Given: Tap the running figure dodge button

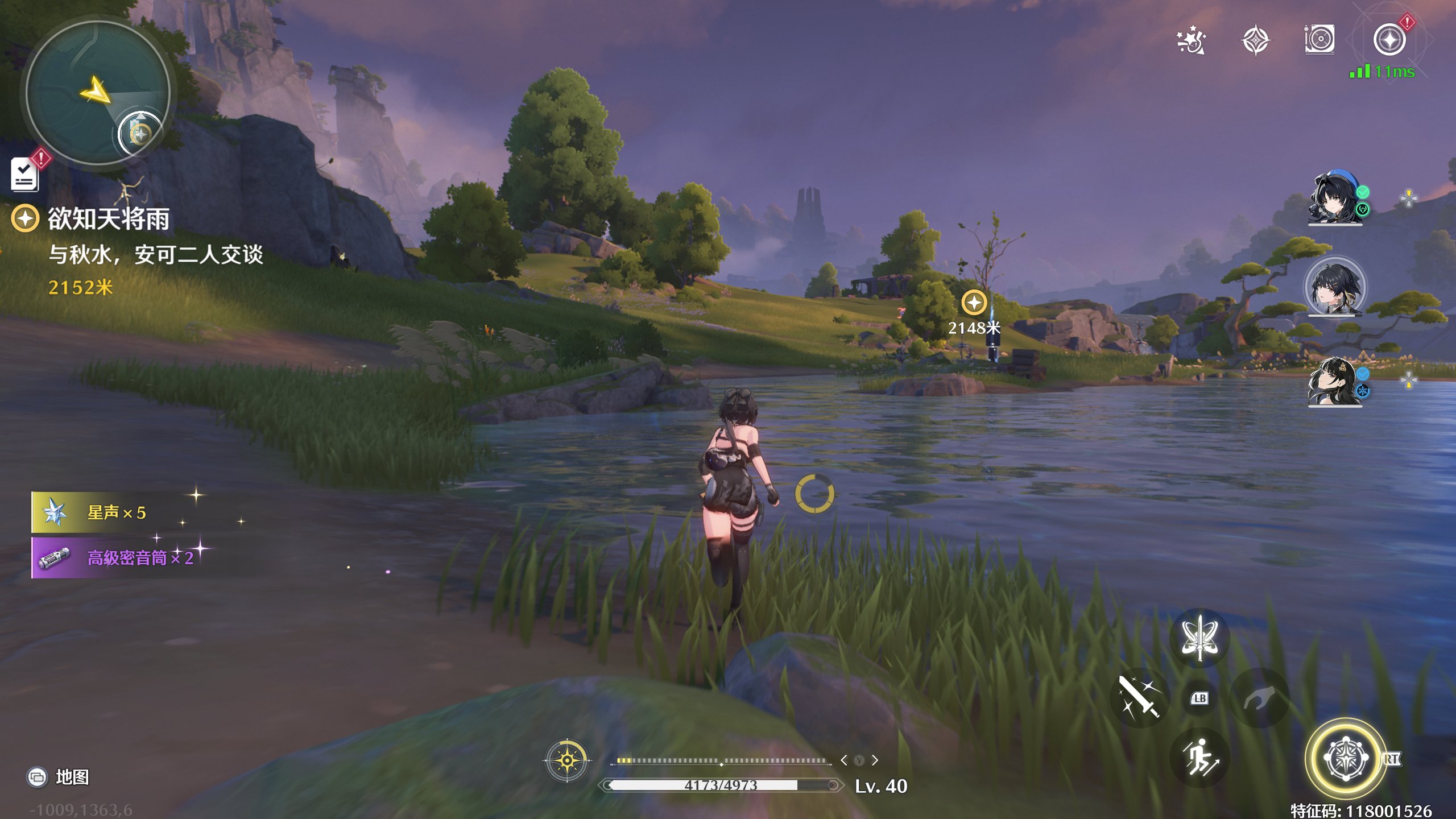Looking at the screenshot, I should (x=1199, y=758).
